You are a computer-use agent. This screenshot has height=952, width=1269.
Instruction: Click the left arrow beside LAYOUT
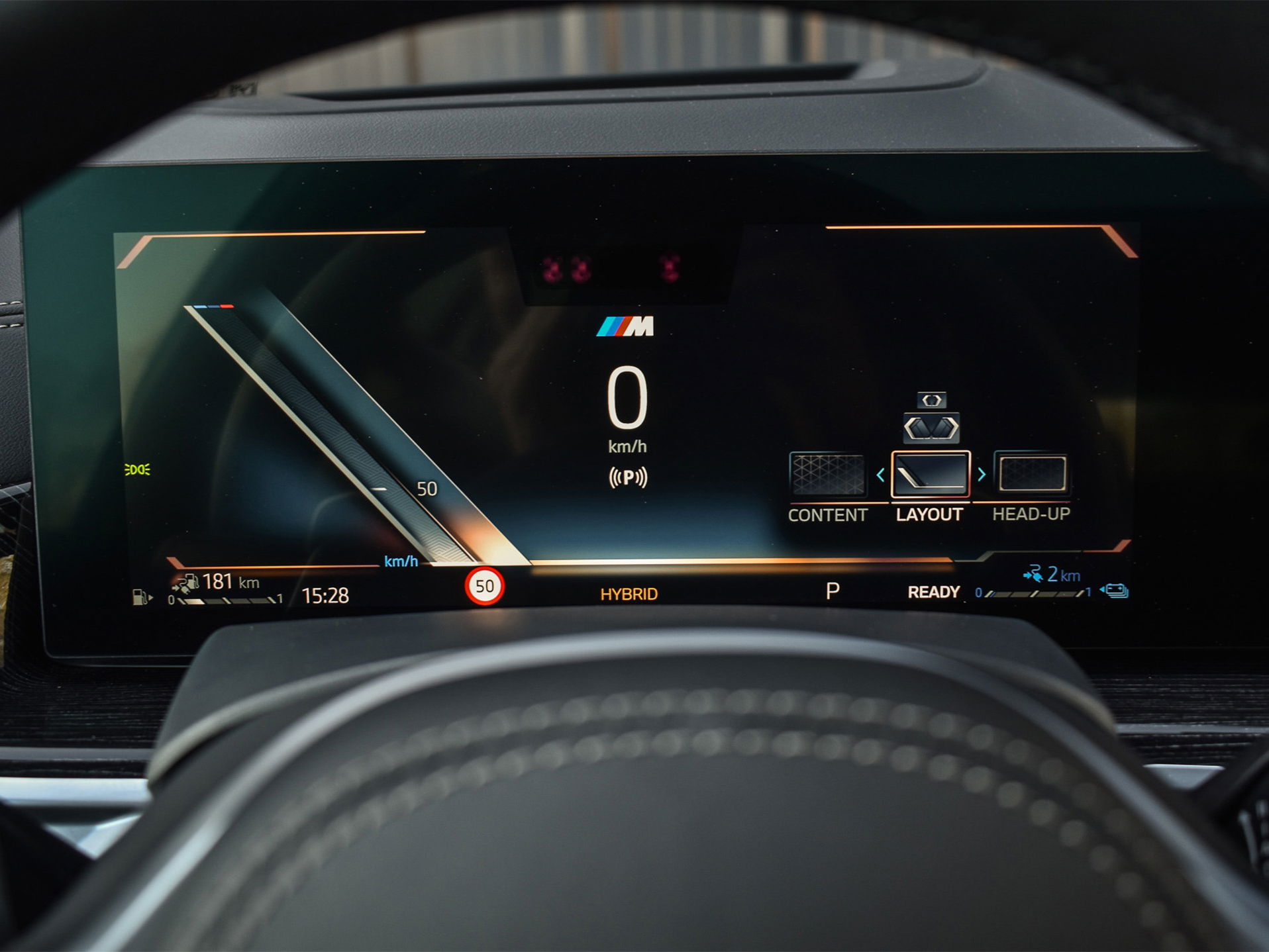point(880,475)
